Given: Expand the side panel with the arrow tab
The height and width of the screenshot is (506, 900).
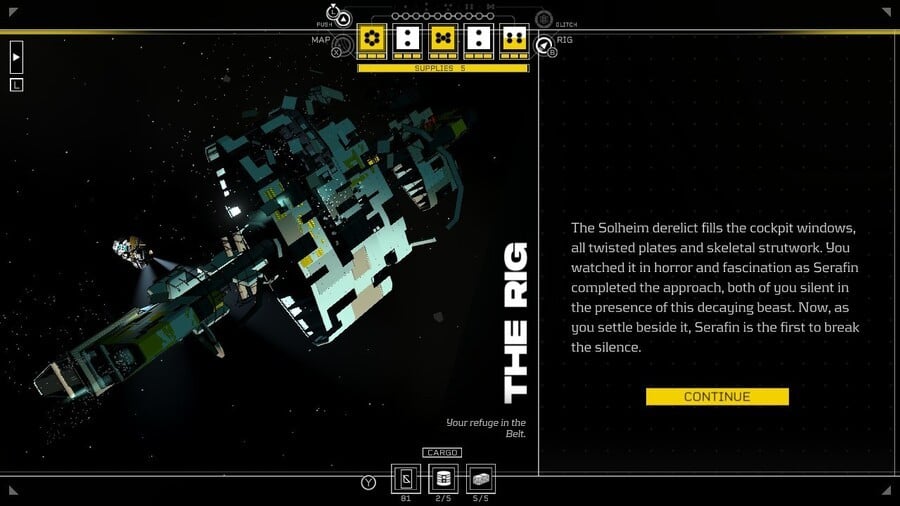Looking at the screenshot, I should 16,57.
